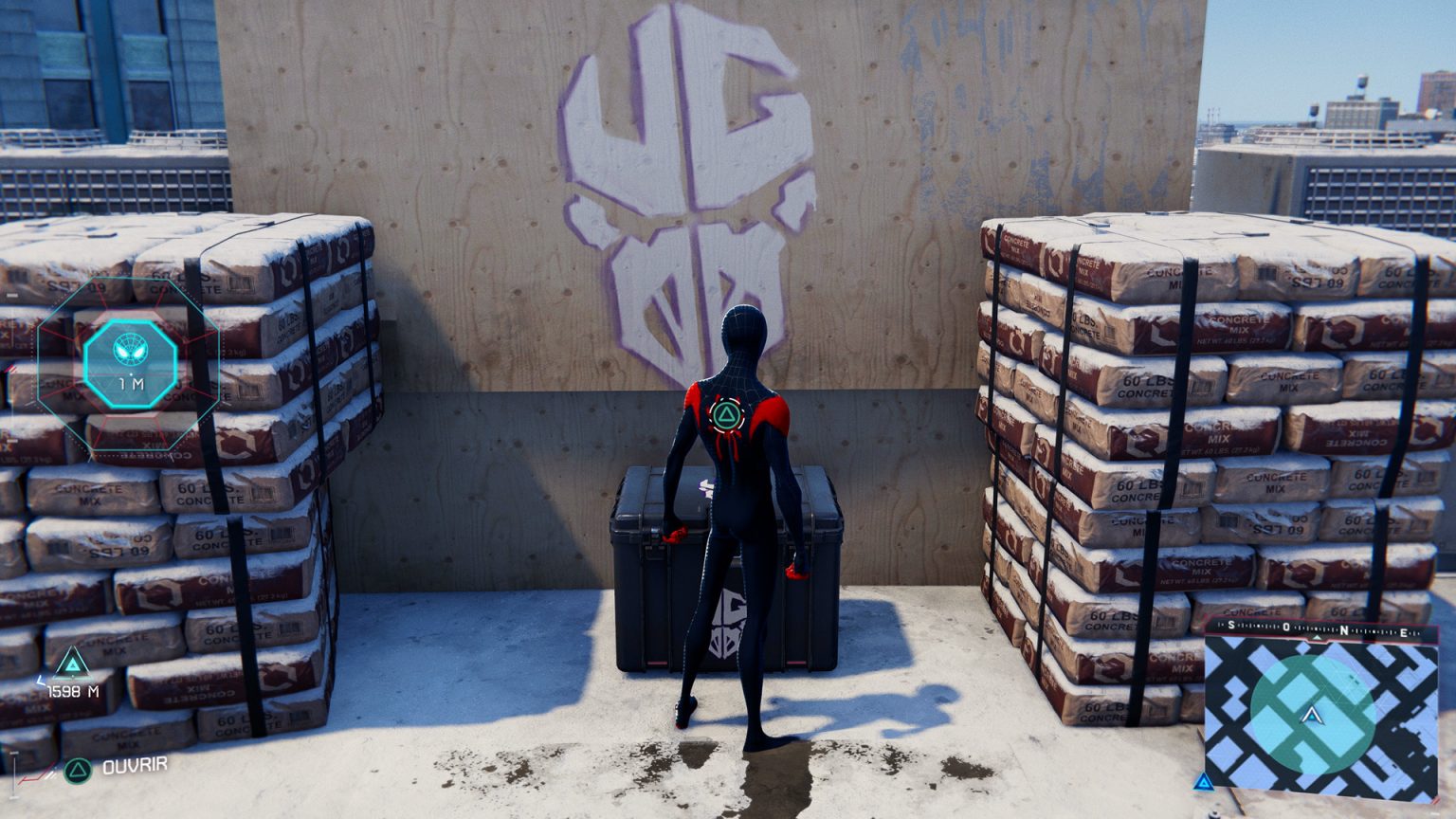Click the 1 M distance label
The height and width of the screenshot is (819, 1456).
[x=130, y=383]
